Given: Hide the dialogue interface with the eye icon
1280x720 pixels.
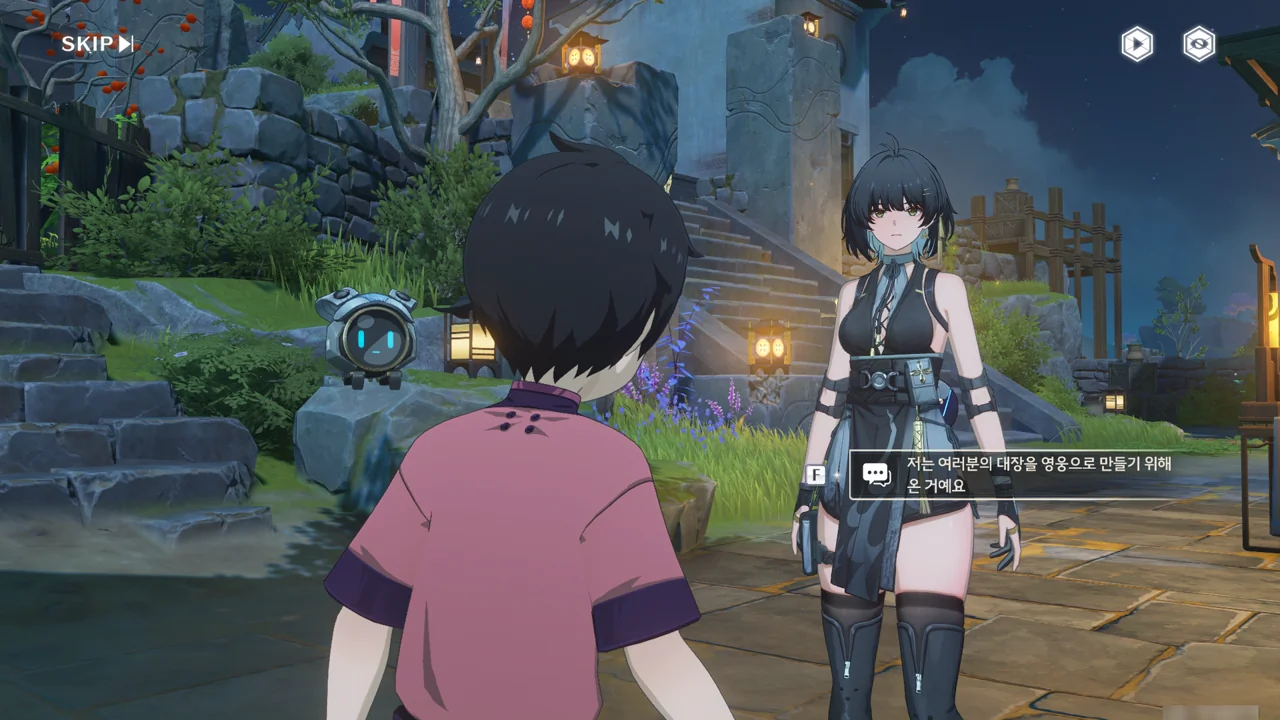Looking at the screenshot, I should (1199, 44).
